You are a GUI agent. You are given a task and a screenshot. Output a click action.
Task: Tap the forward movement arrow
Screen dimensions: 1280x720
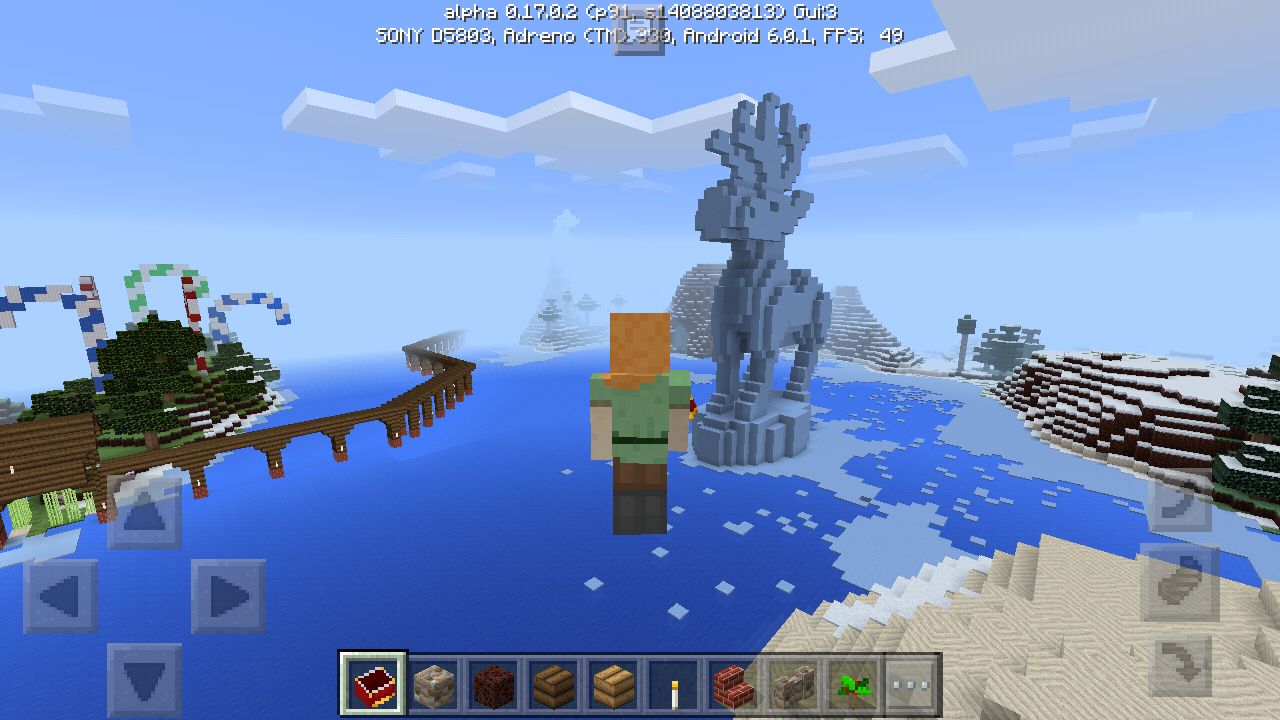point(145,513)
